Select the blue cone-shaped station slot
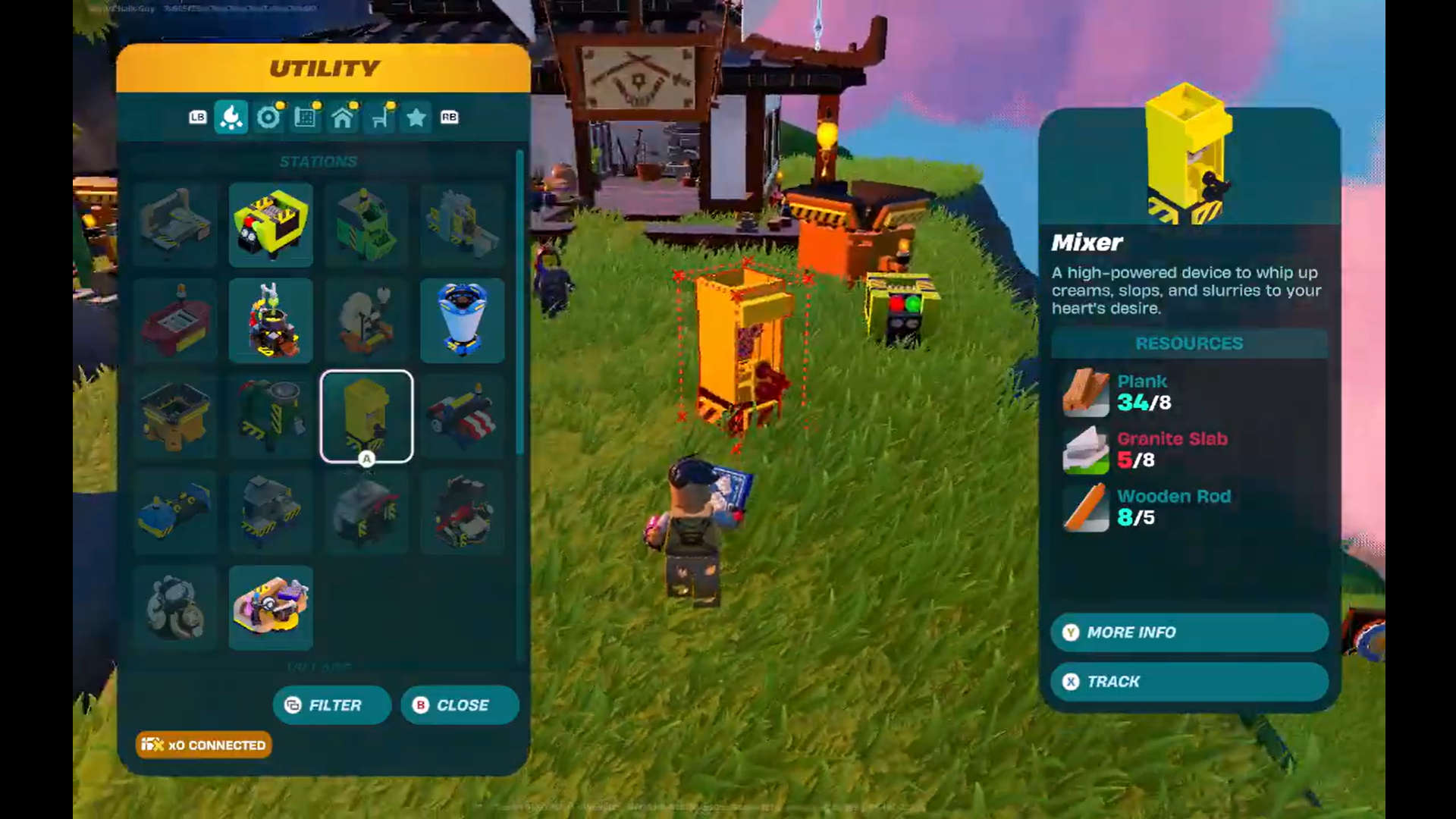Screen dimensions: 1456x819 (x=462, y=320)
